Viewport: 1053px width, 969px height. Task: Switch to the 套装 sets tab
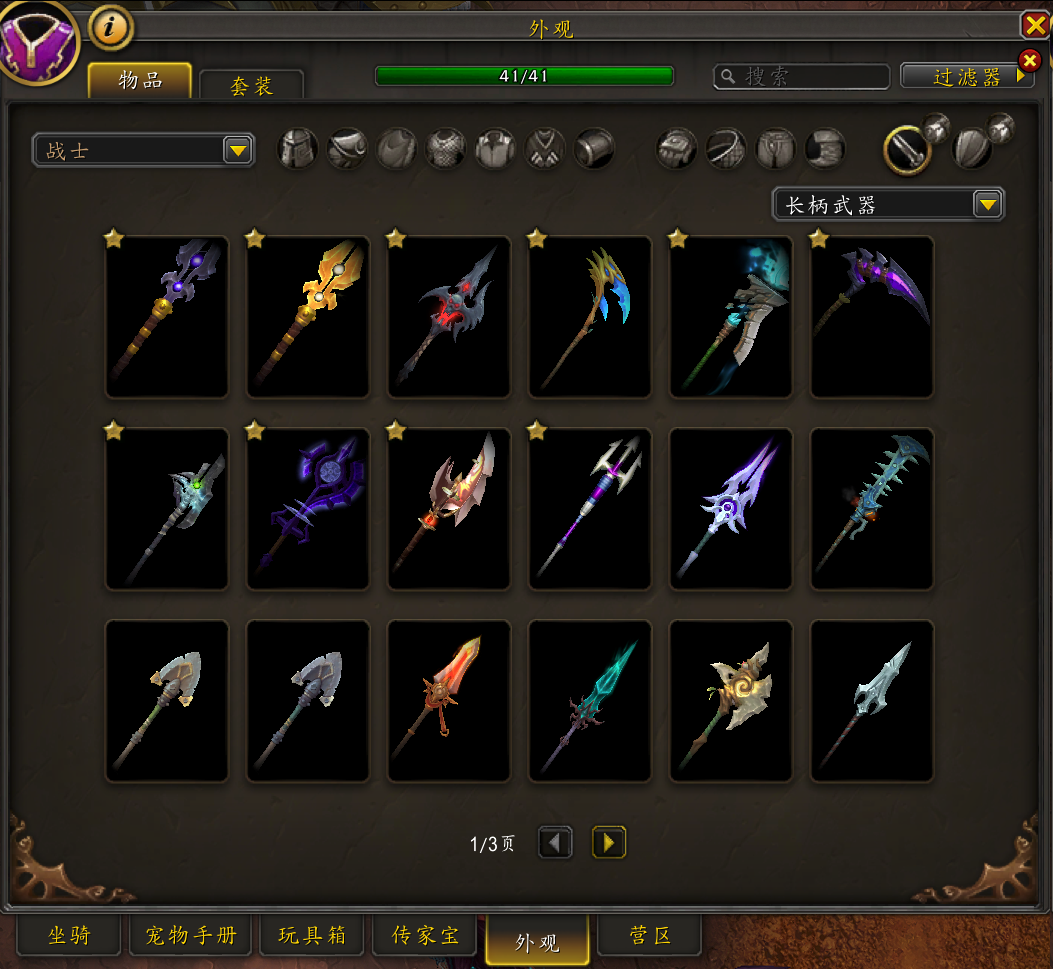251,86
